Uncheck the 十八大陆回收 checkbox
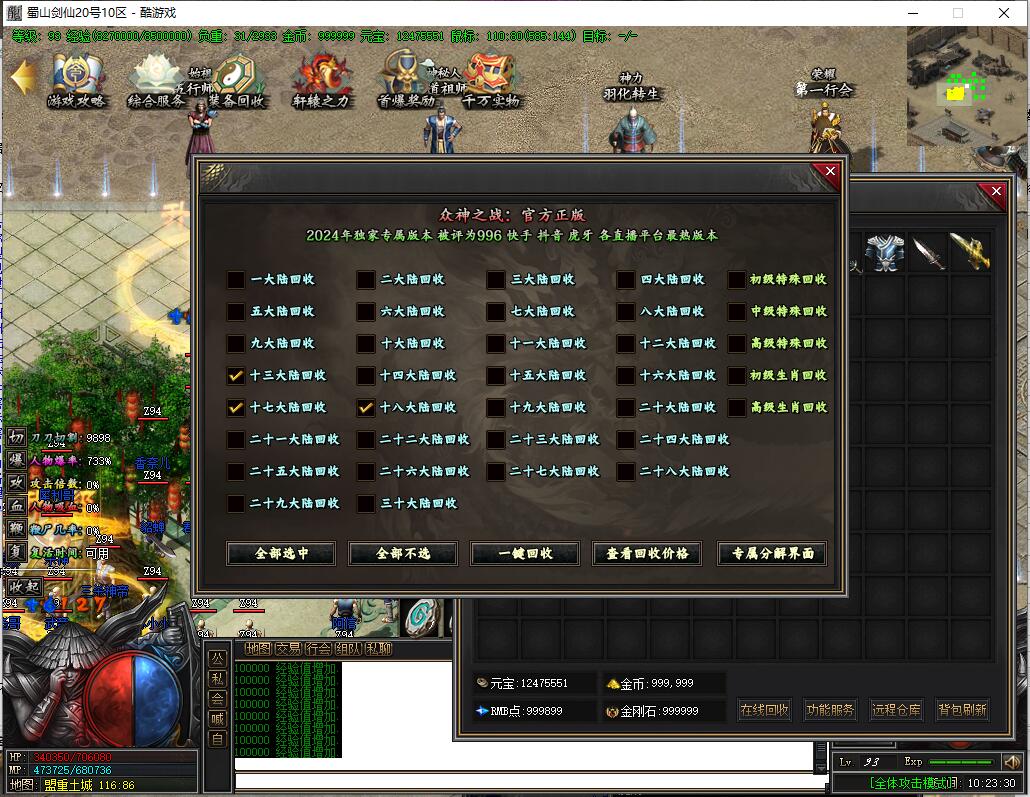 pyautogui.click(x=366, y=408)
